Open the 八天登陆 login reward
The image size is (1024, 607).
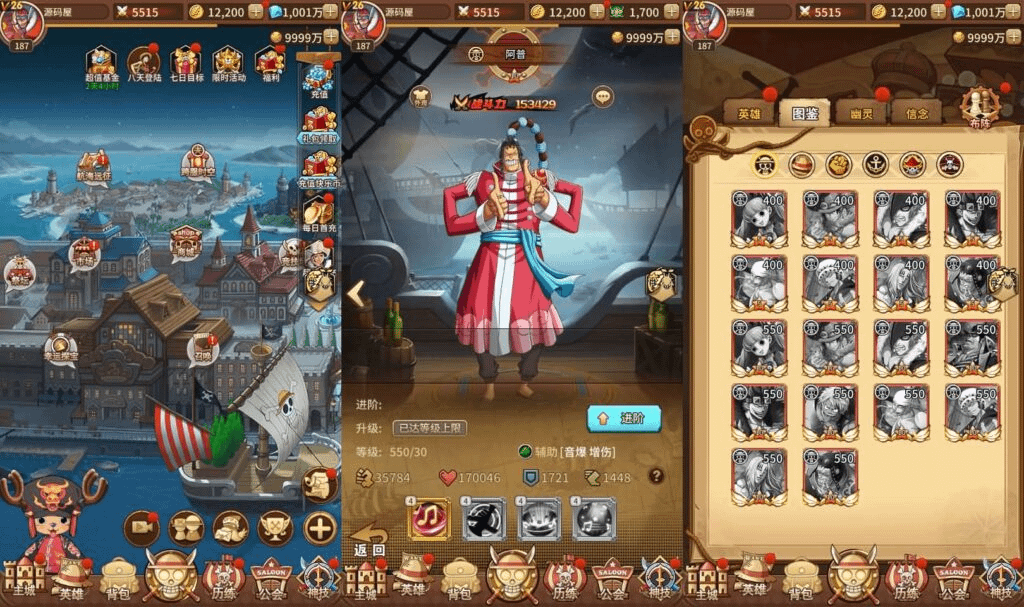tap(143, 65)
